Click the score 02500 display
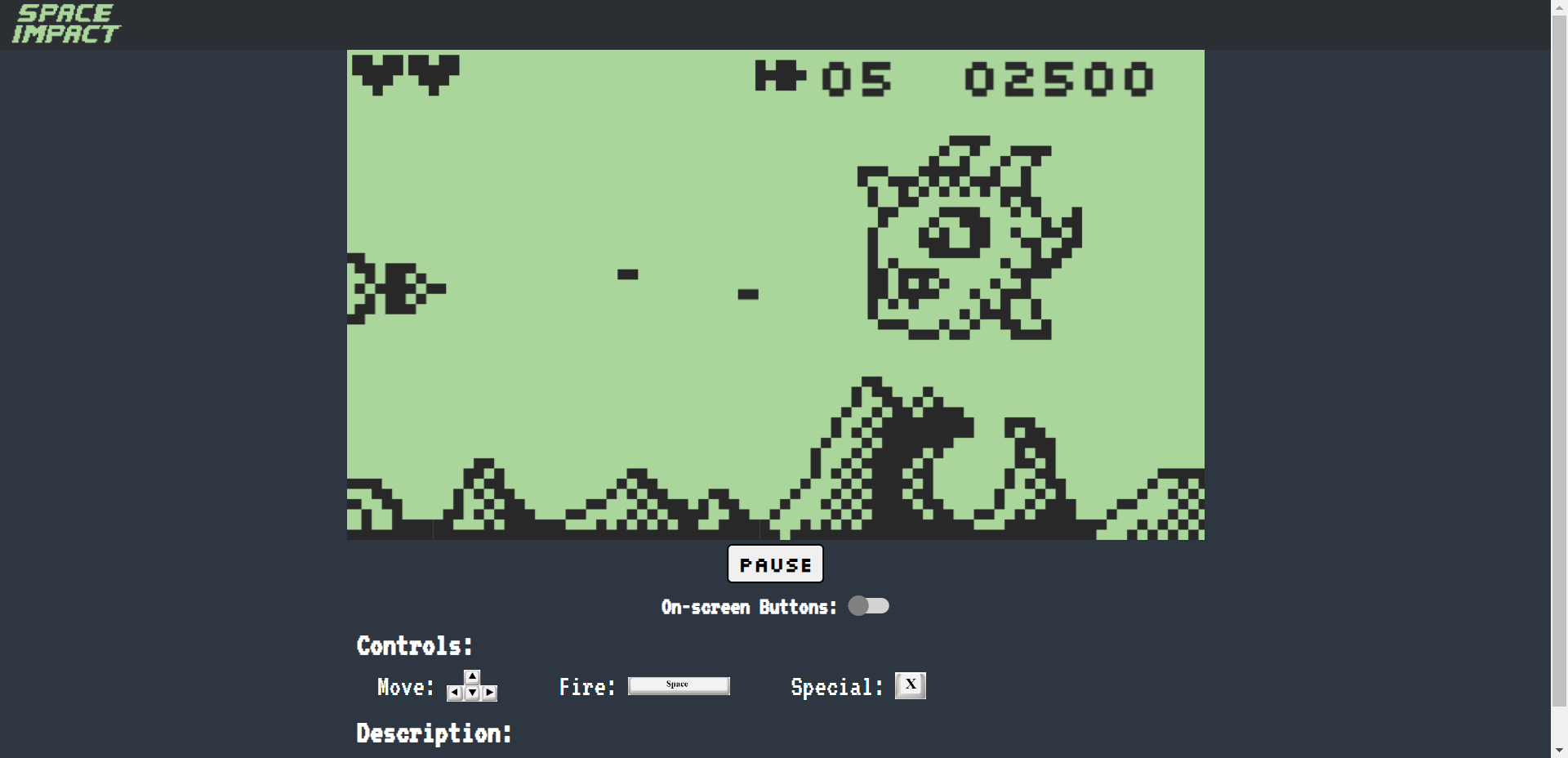Image resolution: width=1568 pixels, height=758 pixels. [x=1059, y=78]
